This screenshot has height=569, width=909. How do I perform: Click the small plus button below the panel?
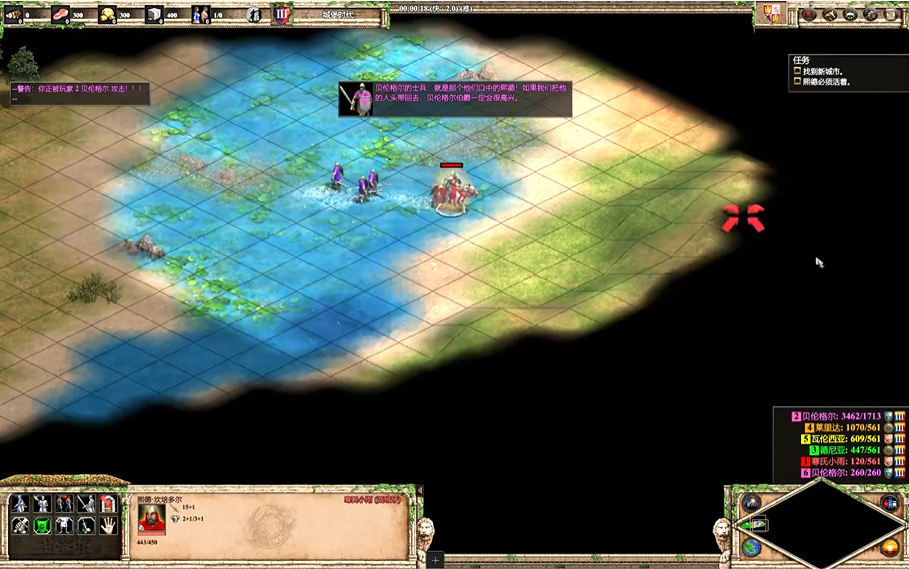436,560
